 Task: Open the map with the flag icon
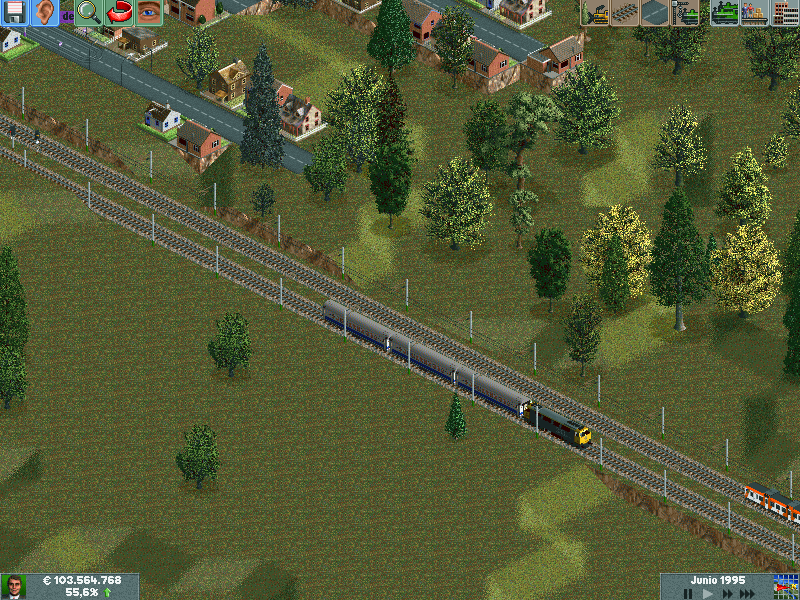tap(787, 587)
